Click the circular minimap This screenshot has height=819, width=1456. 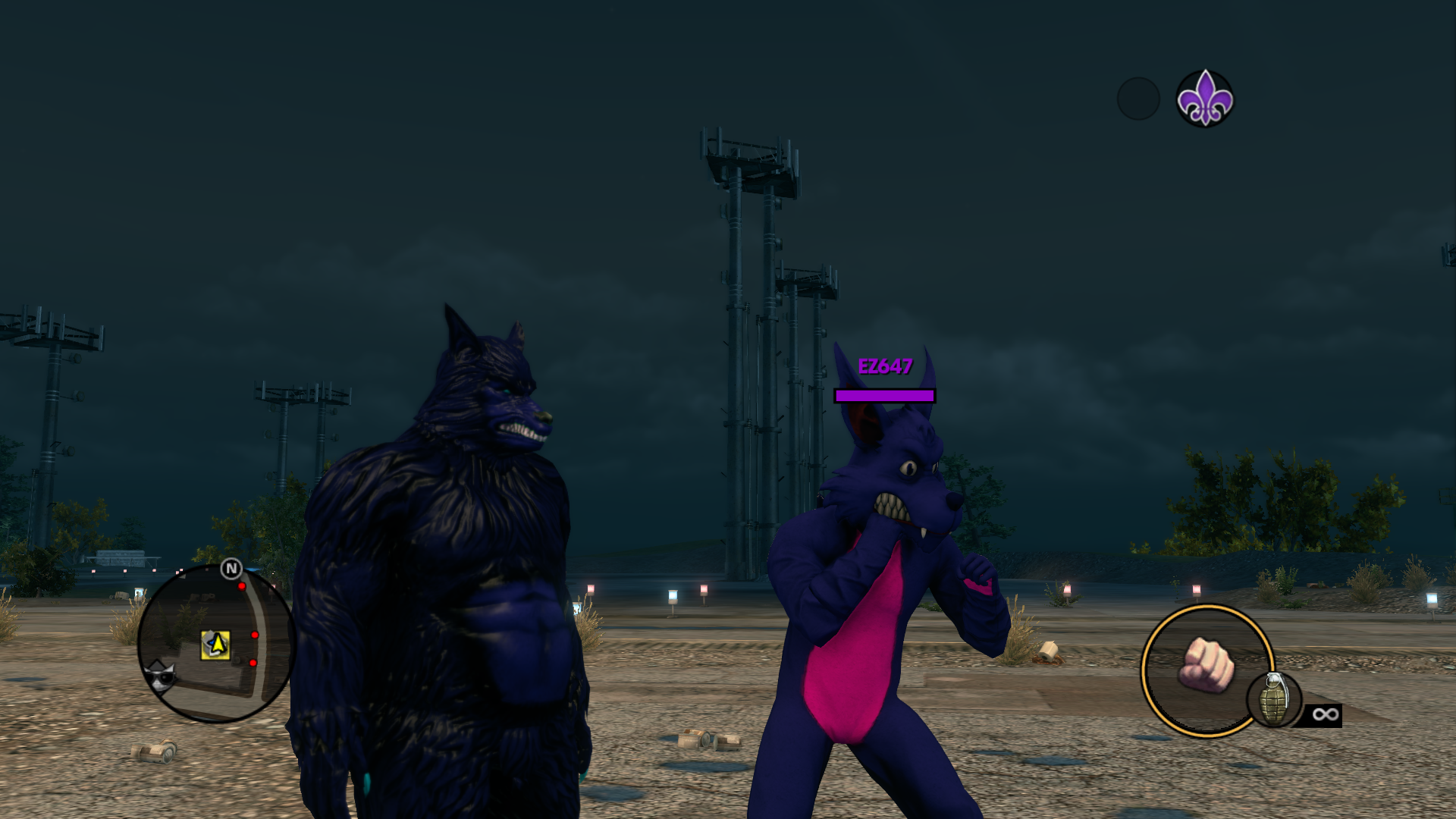point(215,643)
